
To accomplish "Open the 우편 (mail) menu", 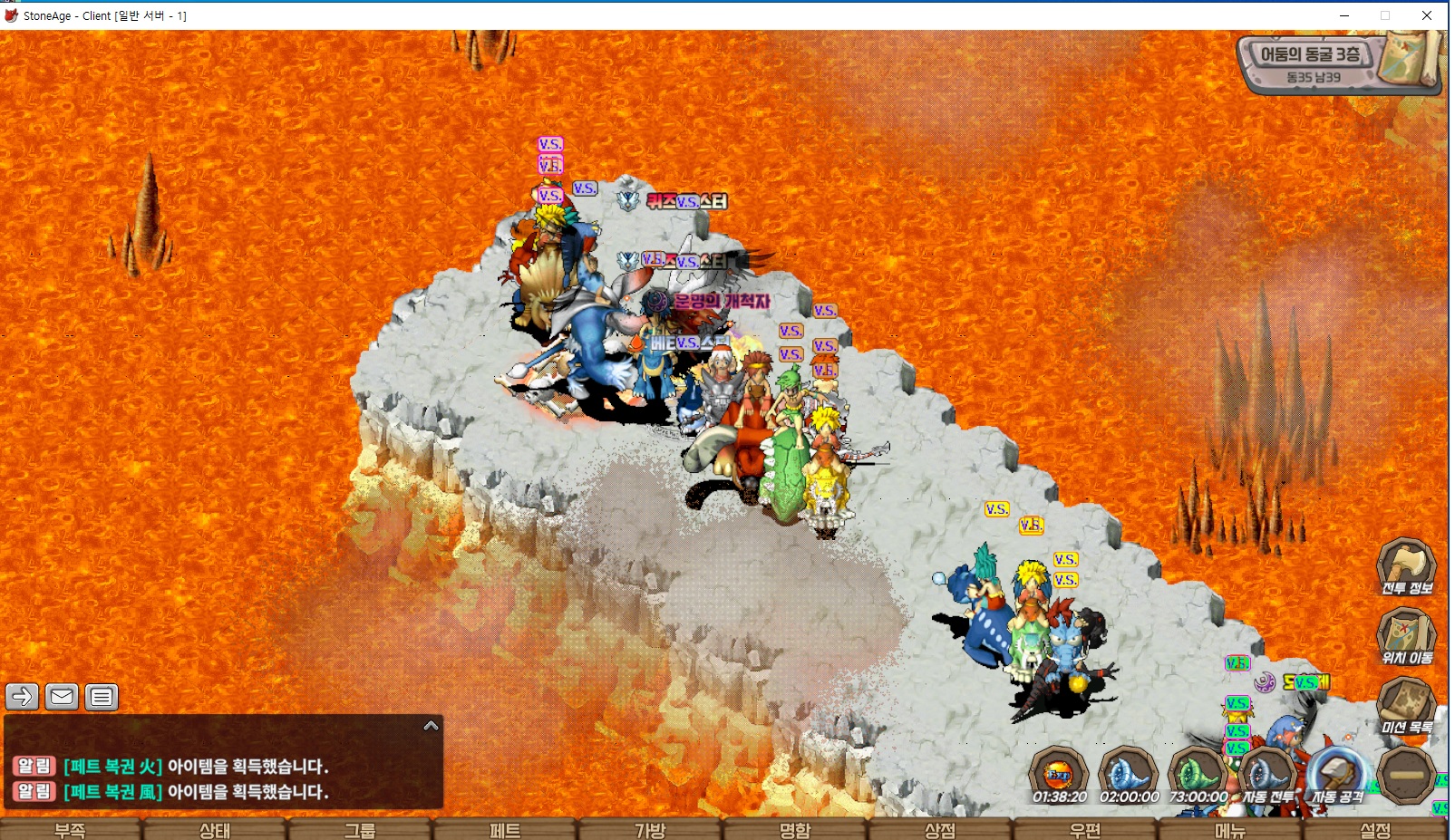I will [1085, 829].
